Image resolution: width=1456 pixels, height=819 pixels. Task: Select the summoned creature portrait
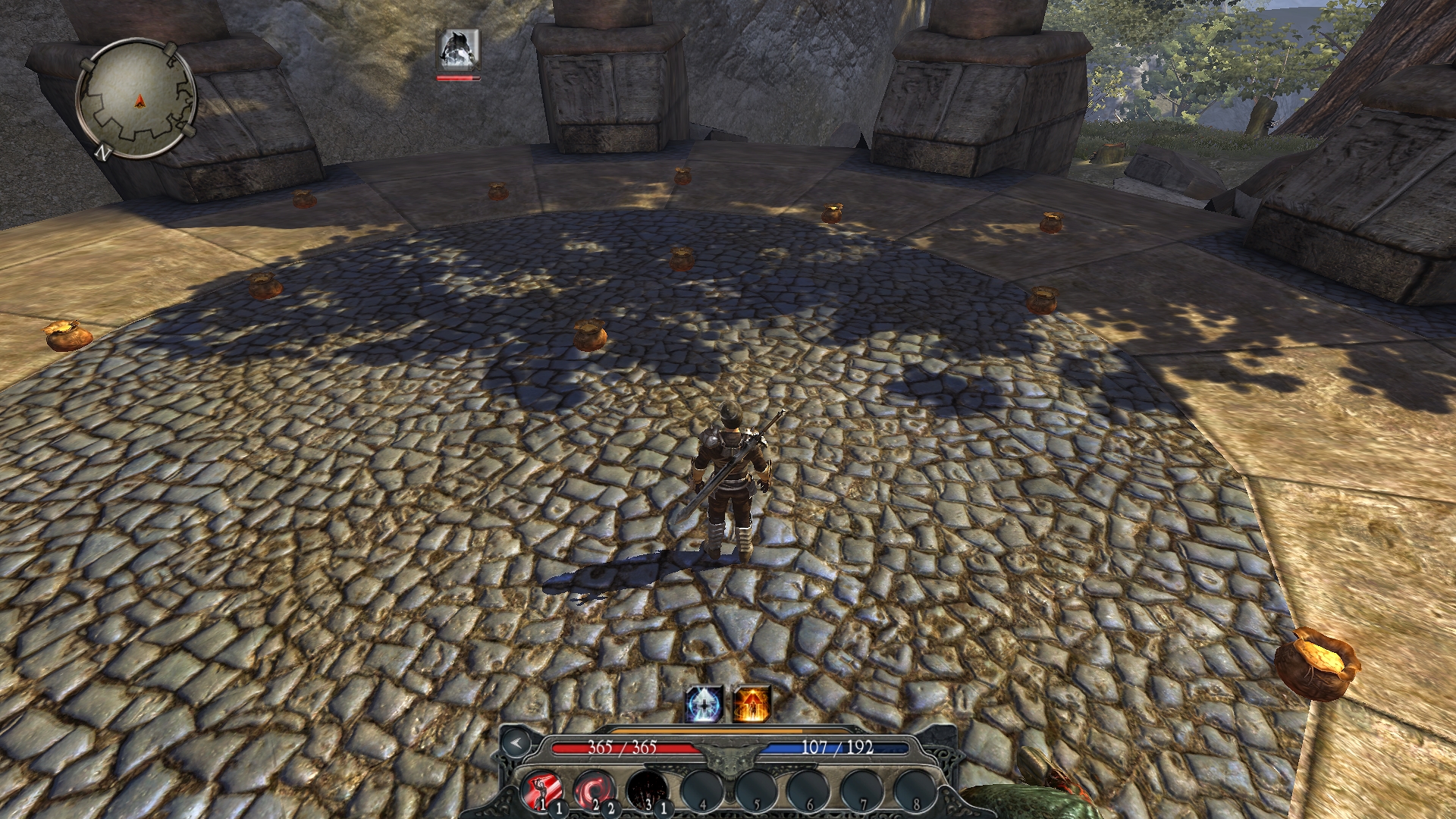click(x=459, y=50)
